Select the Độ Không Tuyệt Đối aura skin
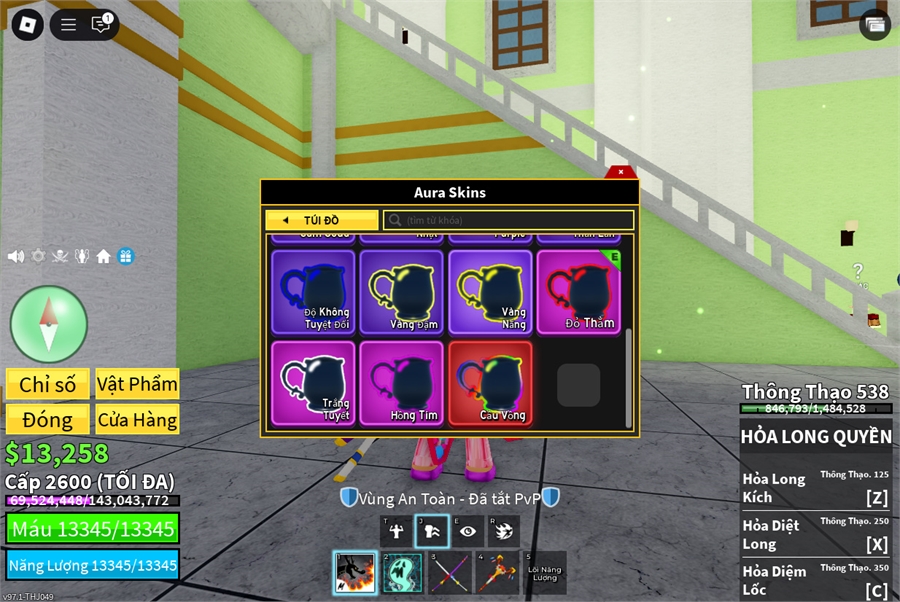This screenshot has height=602, width=900. pos(313,291)
